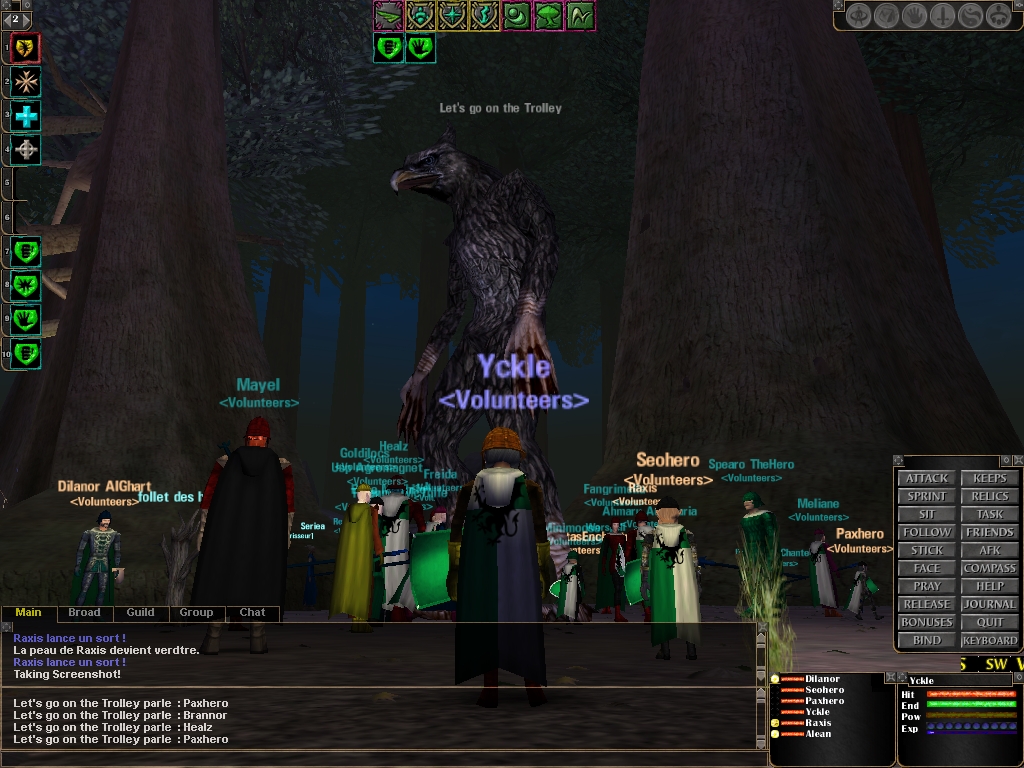The width and height of the screenshot is (1024, 768).
Task: Switch to the Broad chat tab
Action: point(84,612)
